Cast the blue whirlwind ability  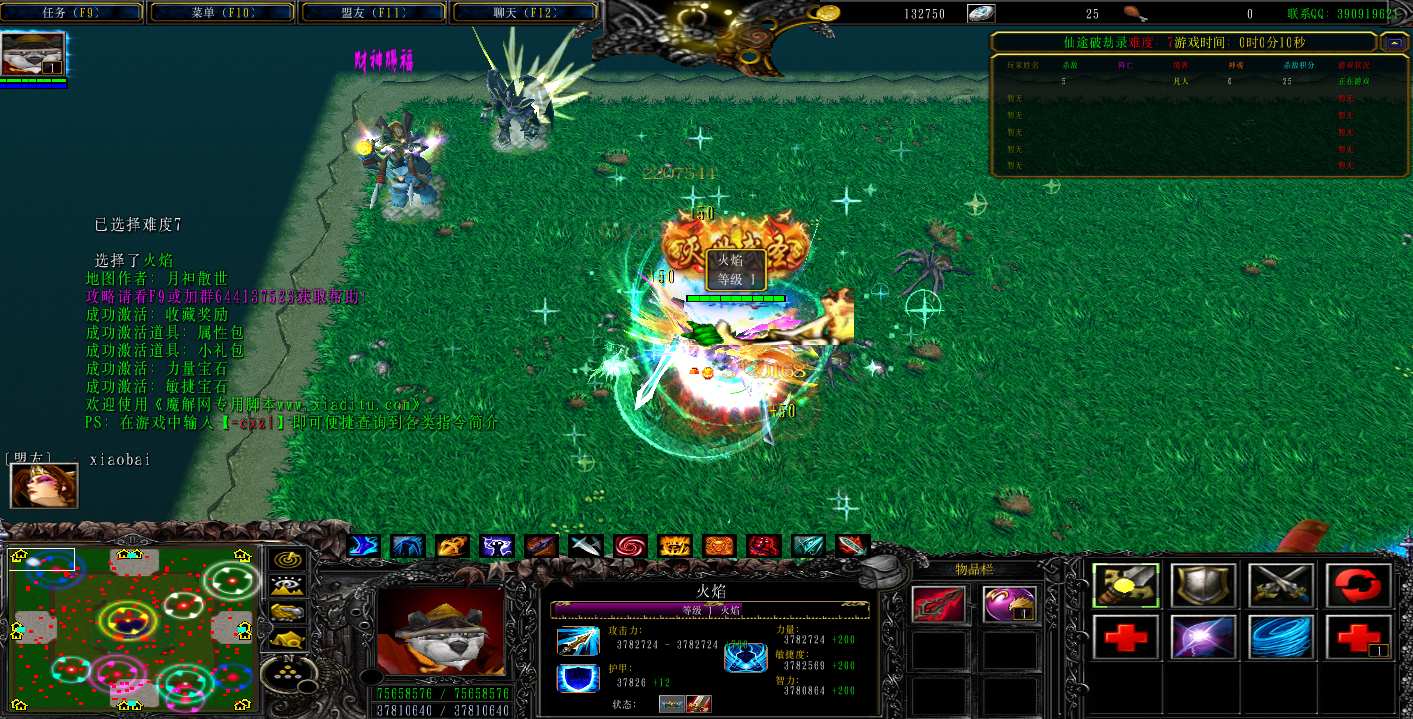pyautogui.click(x=1281, y=637)
